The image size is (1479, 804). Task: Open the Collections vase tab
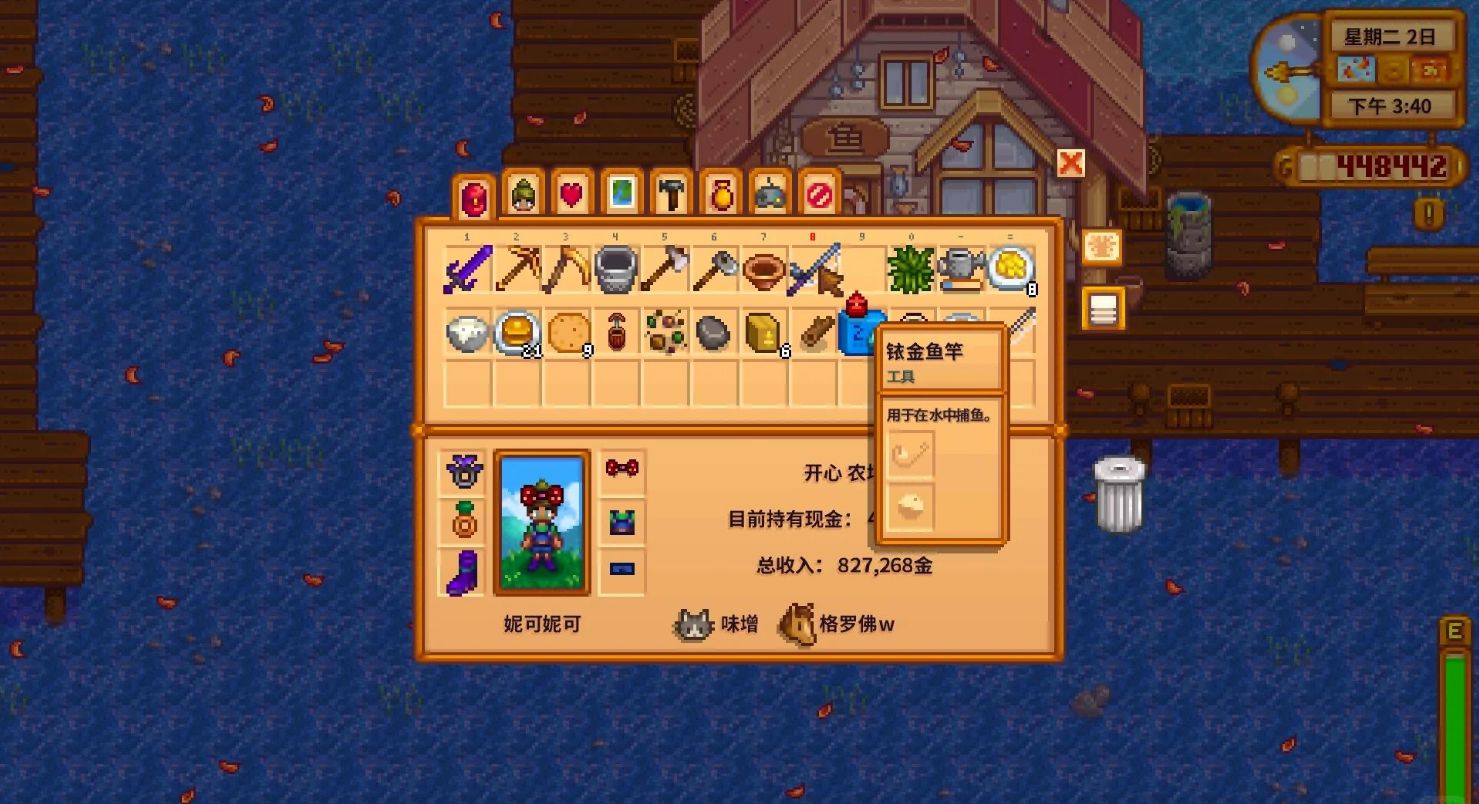[720, 194]
